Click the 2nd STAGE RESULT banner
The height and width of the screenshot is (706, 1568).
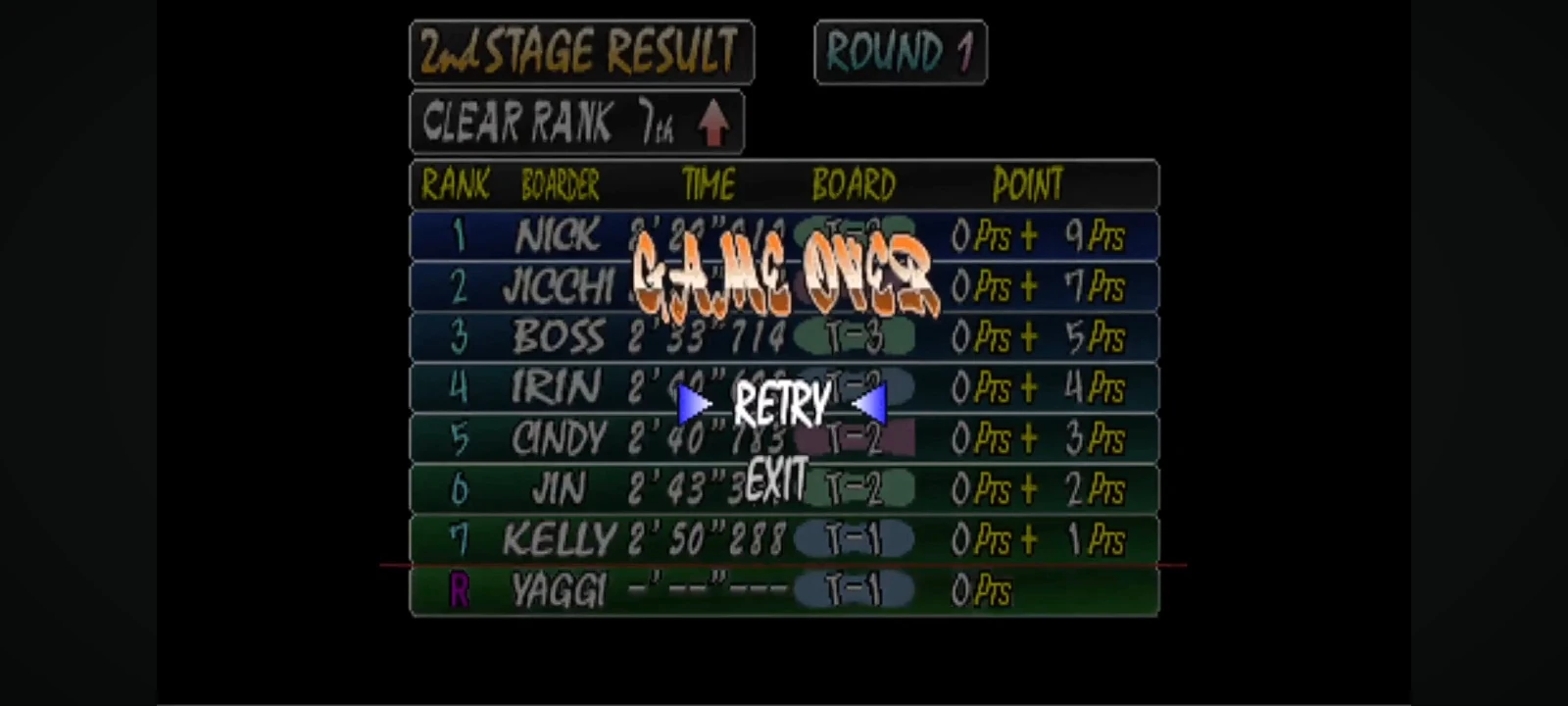pyautogui.click(x=581, y=51)
